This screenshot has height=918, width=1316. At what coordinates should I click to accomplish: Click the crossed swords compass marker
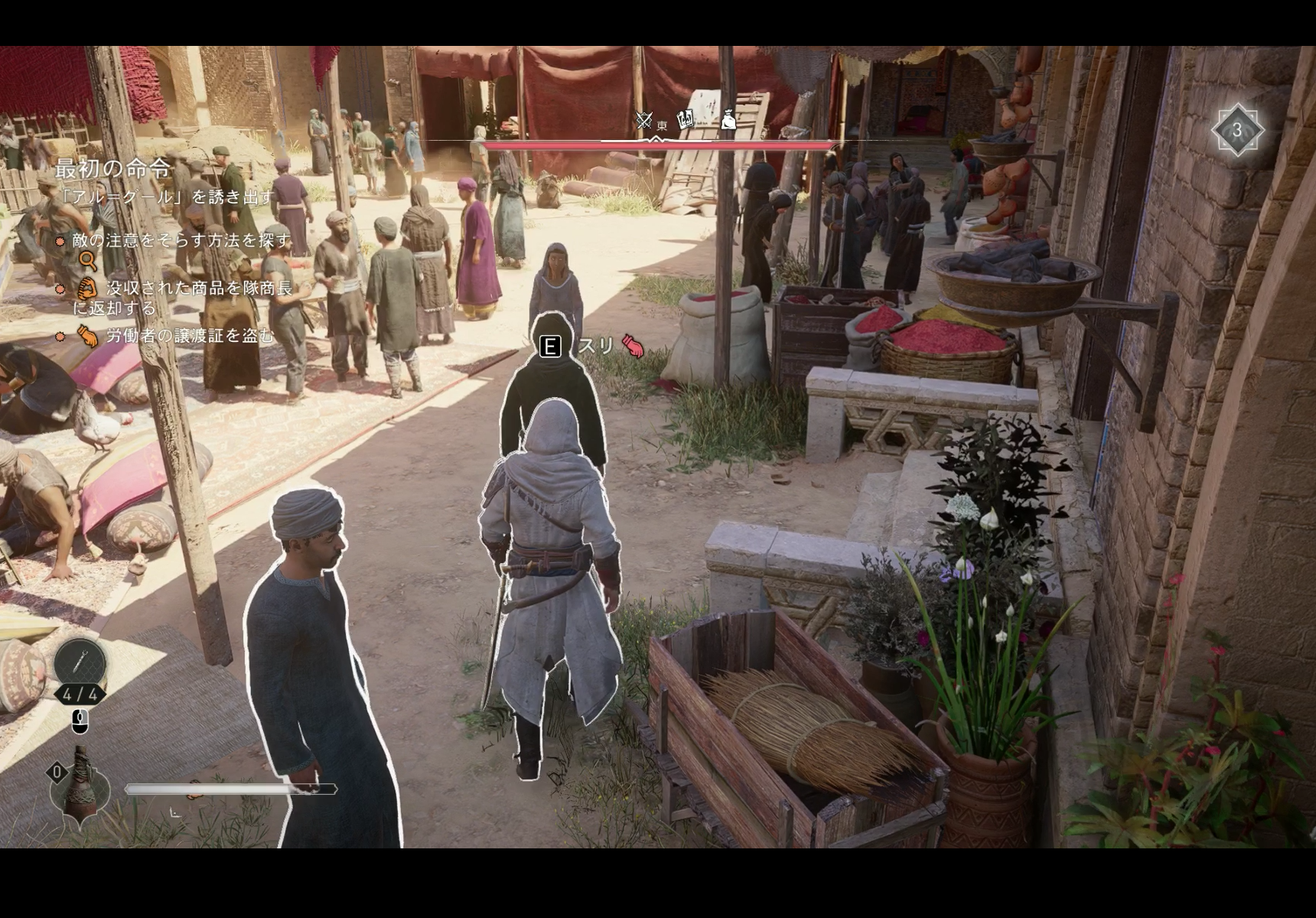coord(643,120)
